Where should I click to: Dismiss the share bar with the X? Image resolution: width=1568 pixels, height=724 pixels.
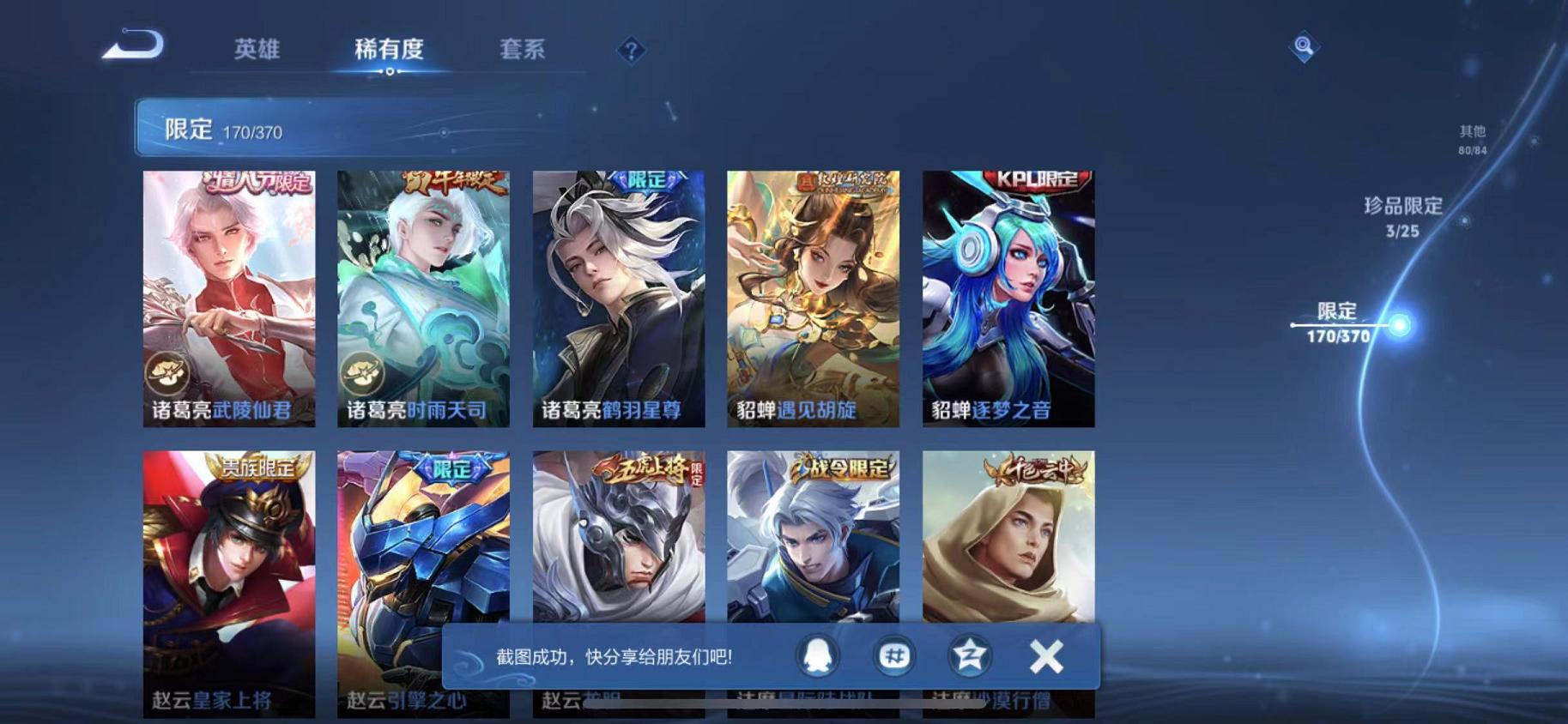tap(1044, 655)
